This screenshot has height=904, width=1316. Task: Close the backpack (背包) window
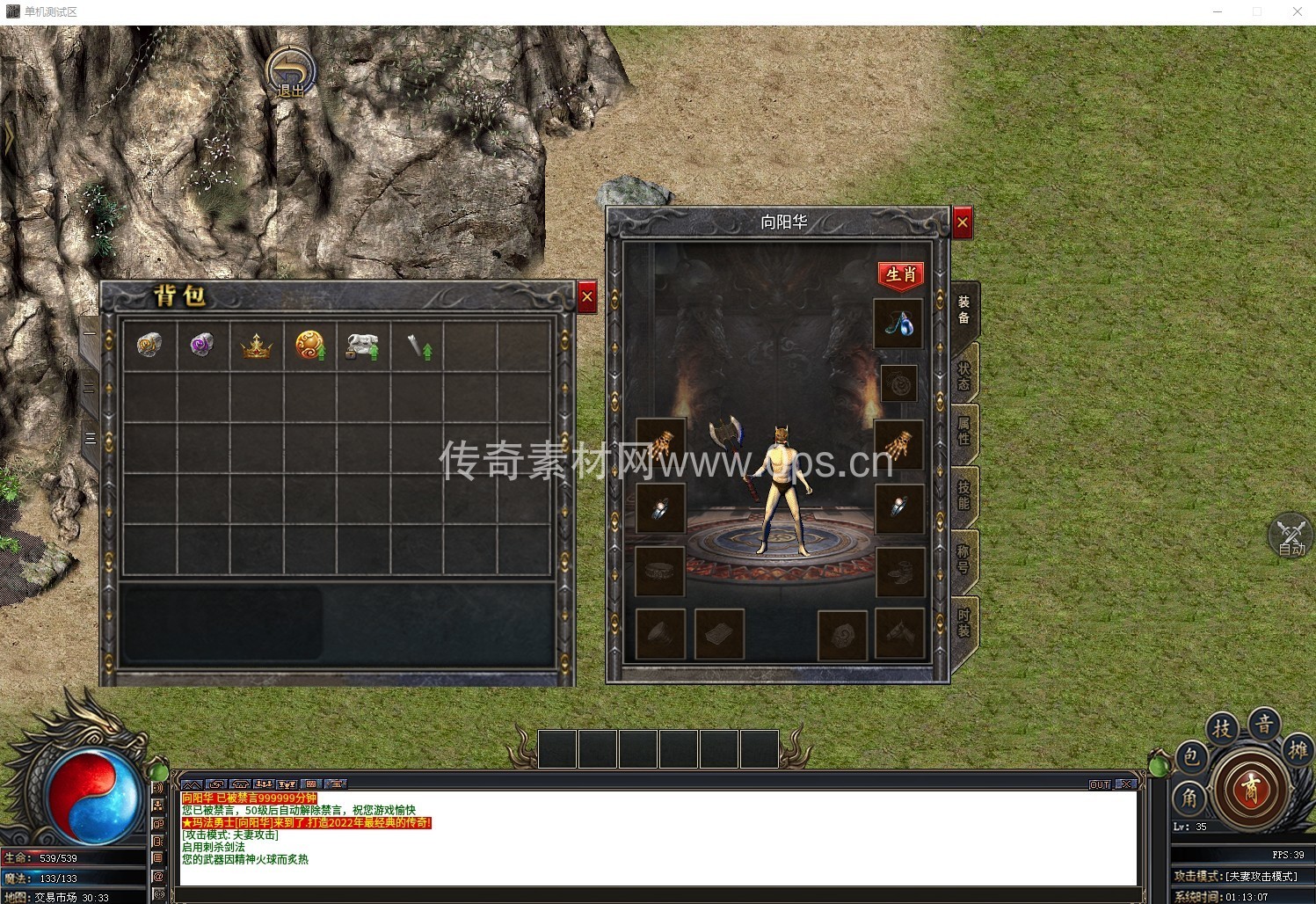[x=587, y=297]
